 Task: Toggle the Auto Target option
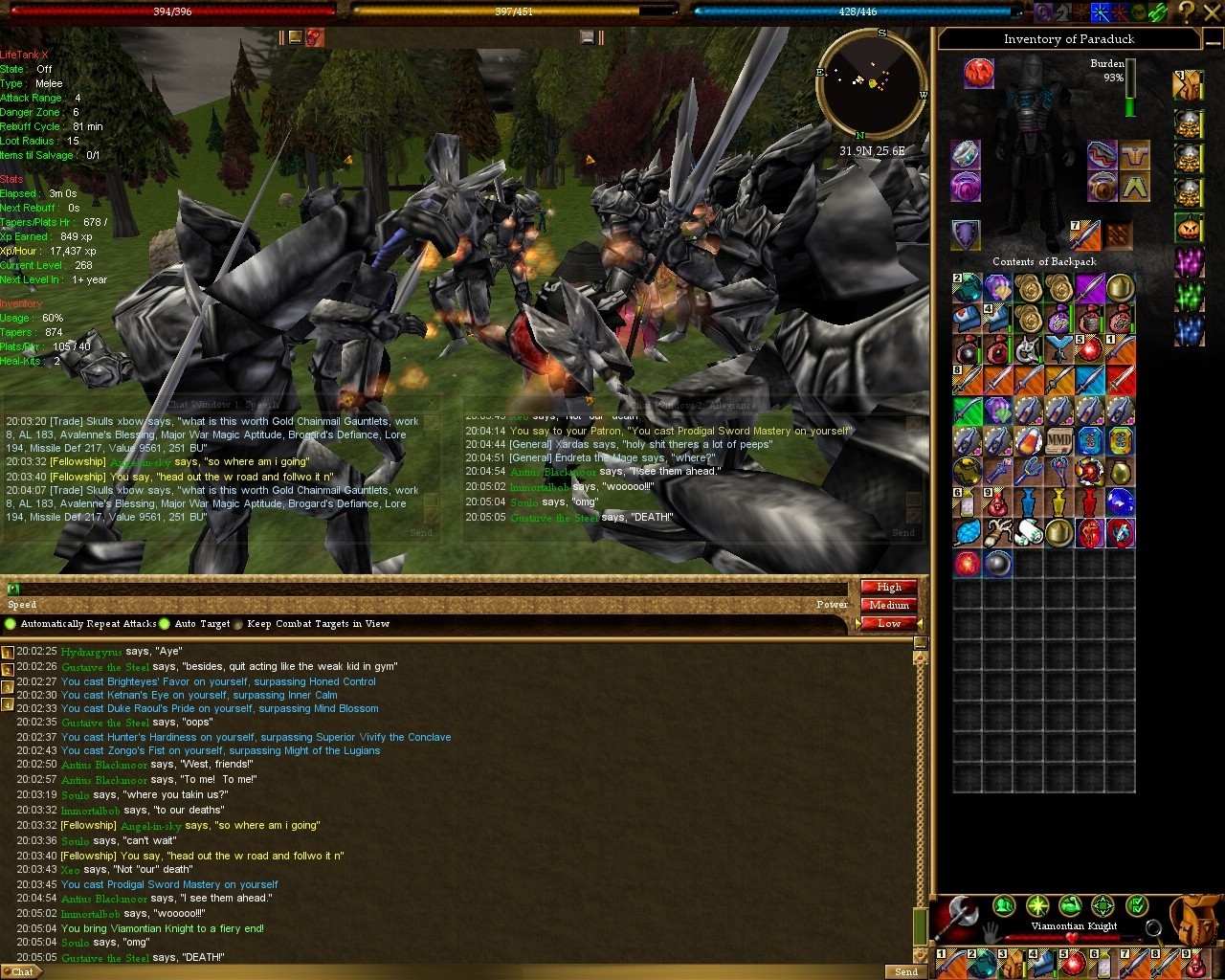point(165,624)
